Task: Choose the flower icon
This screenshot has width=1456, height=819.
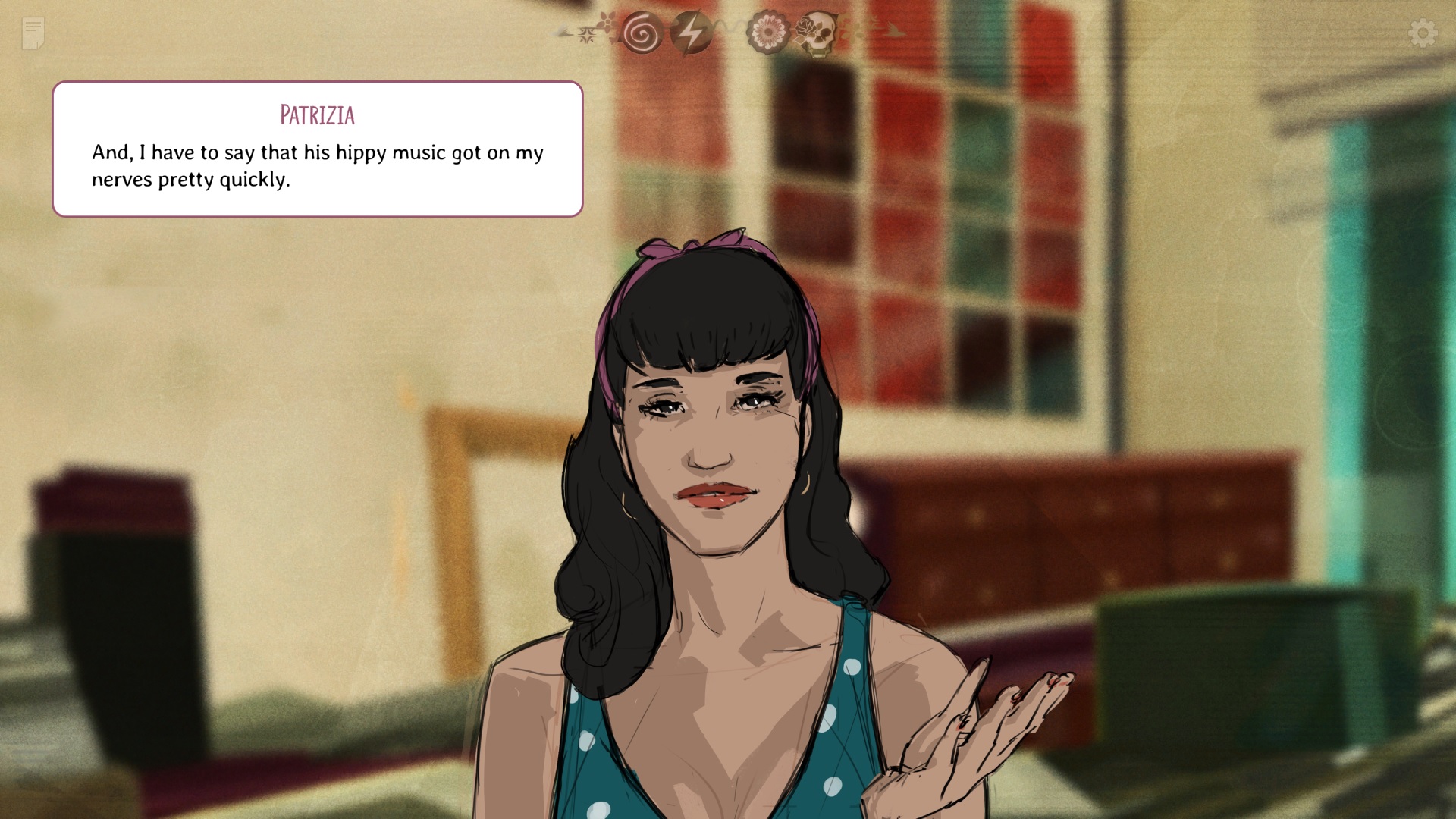Action: pos(767,33)
